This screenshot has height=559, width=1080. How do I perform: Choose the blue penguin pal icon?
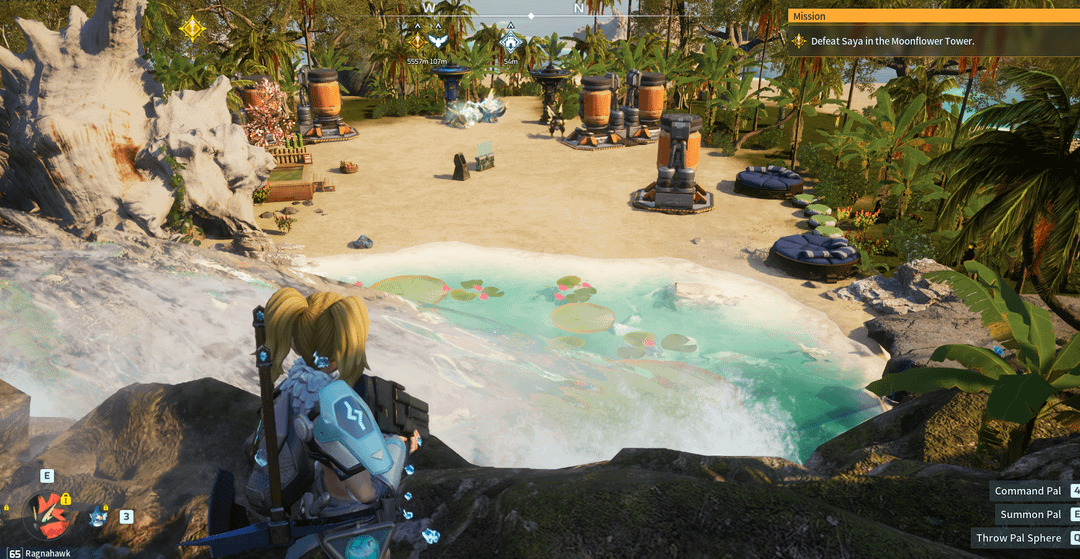coord(98,516)
